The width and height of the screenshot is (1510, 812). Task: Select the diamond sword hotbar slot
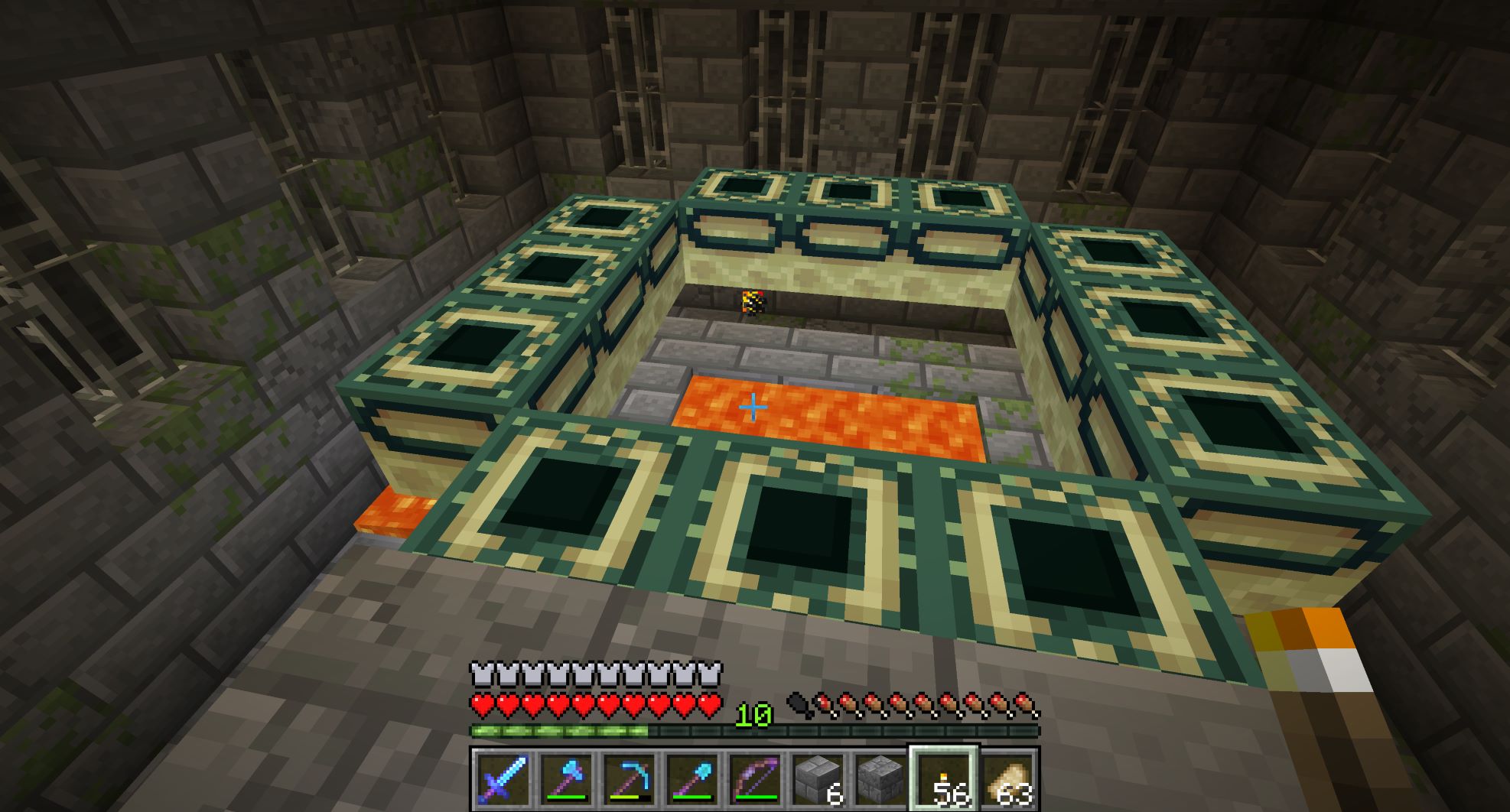[x=502, y=779]
